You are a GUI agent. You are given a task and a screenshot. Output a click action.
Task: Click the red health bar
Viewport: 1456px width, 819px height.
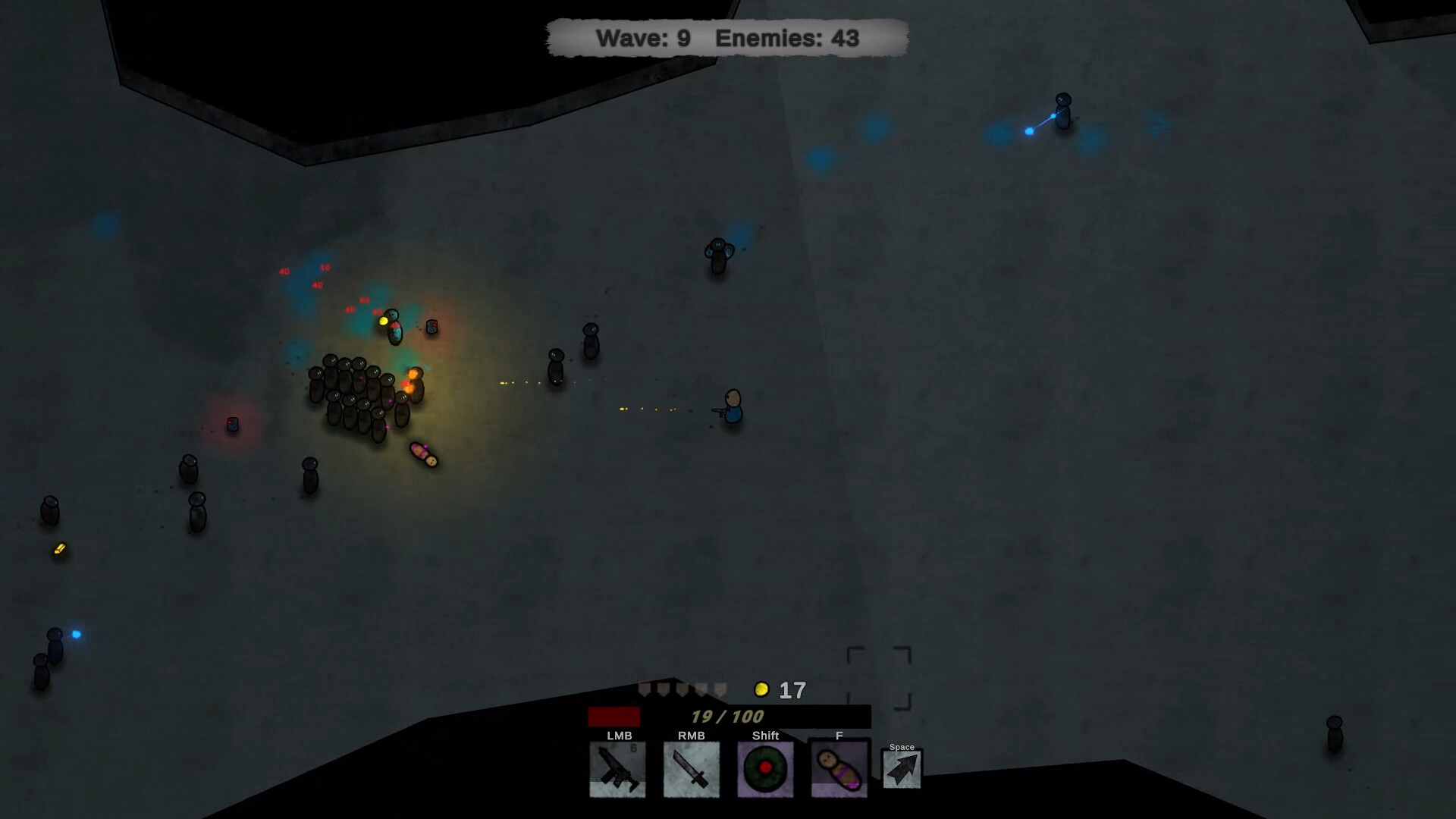tap(614, 717)
